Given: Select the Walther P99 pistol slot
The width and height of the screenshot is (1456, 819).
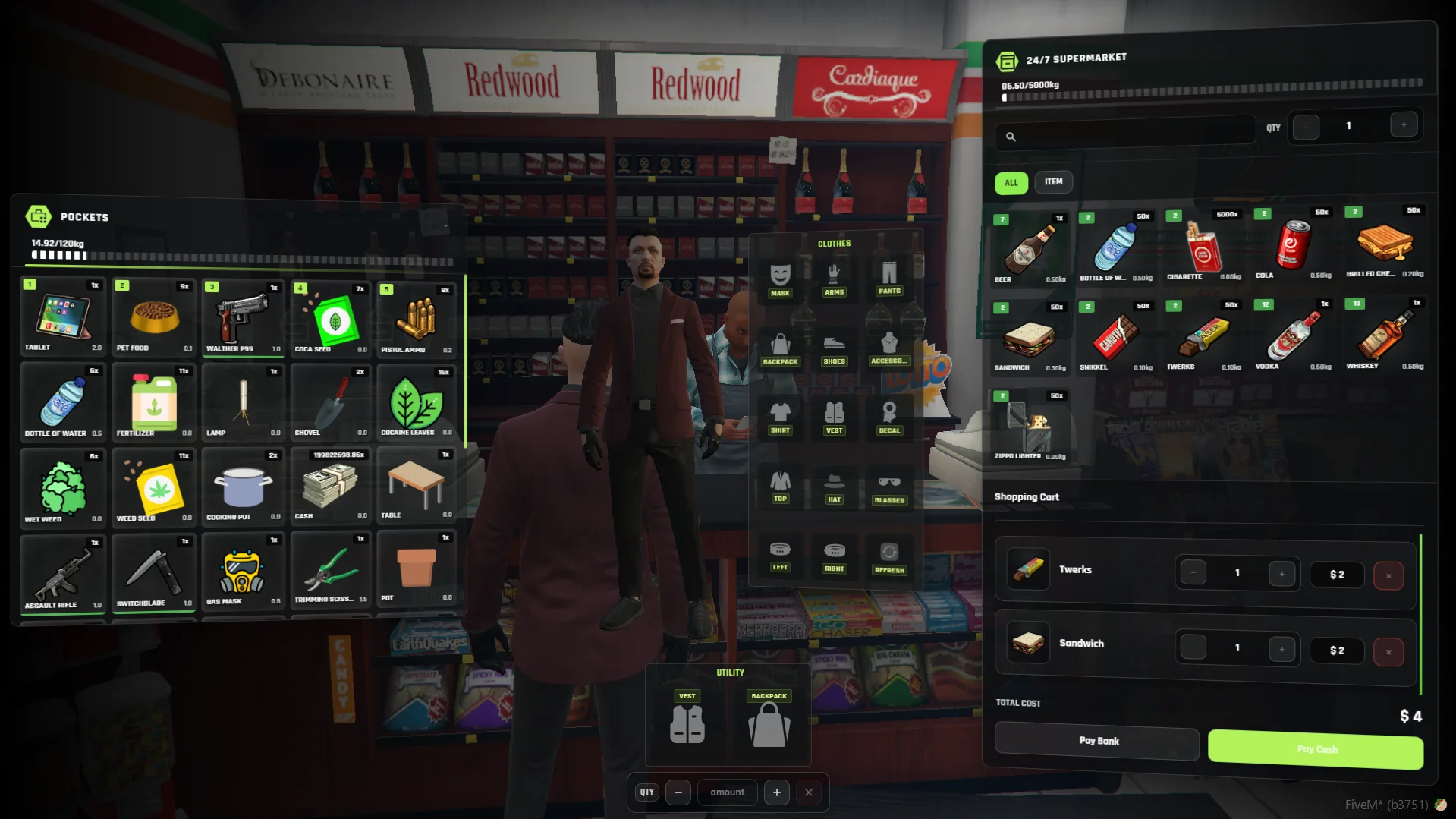Looking at the screenshot, I should point(243,317).
